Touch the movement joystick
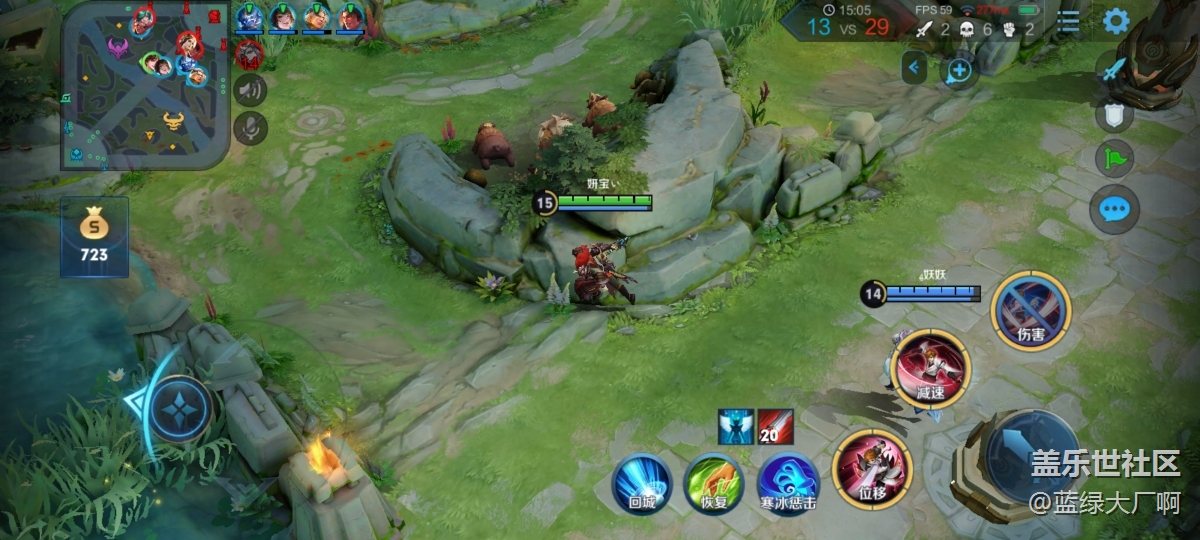 180,408
